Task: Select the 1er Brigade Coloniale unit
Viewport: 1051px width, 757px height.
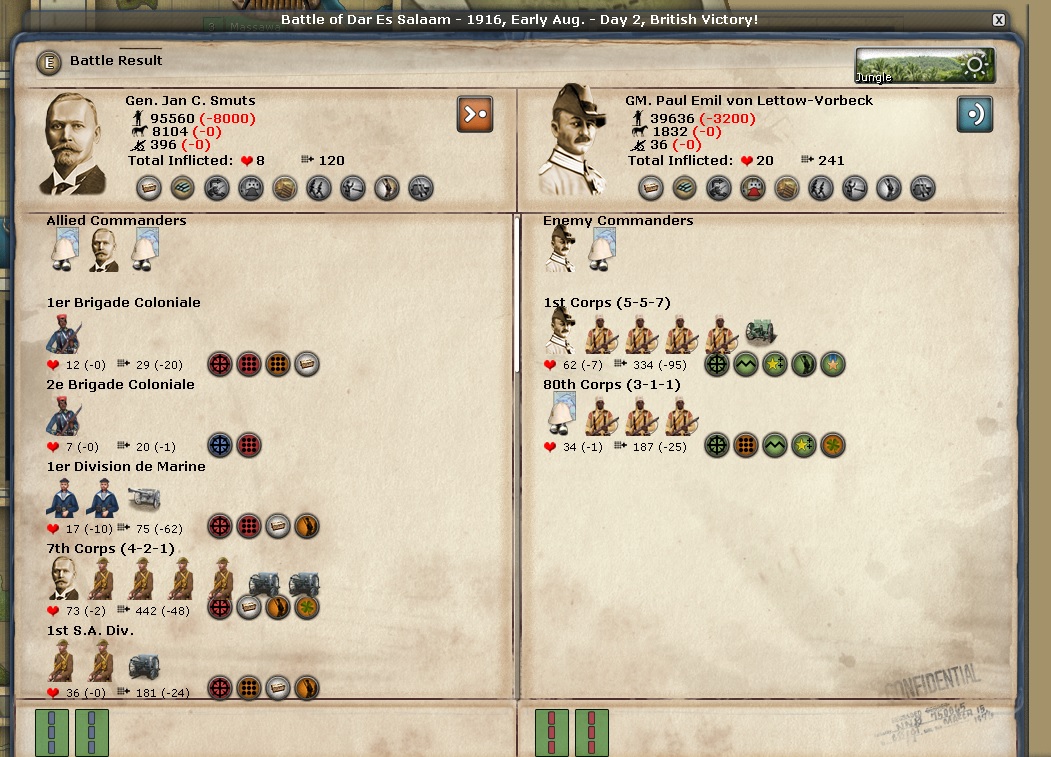Action: (x=64, y=334)
